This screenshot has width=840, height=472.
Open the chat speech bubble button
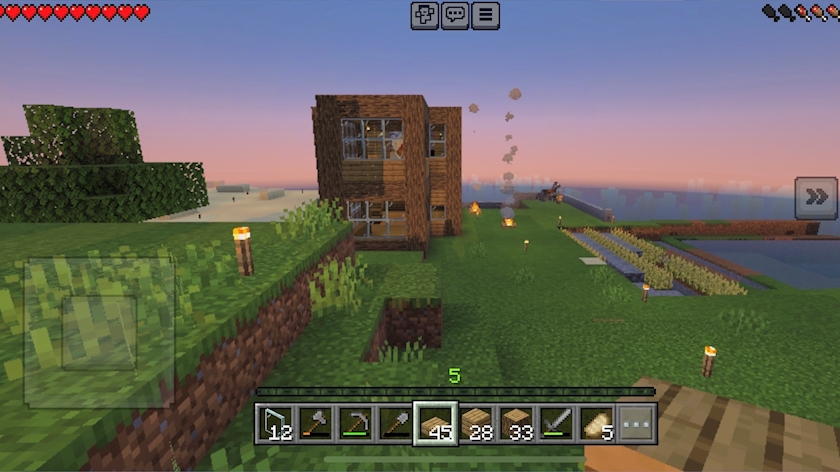pos(455,15)
